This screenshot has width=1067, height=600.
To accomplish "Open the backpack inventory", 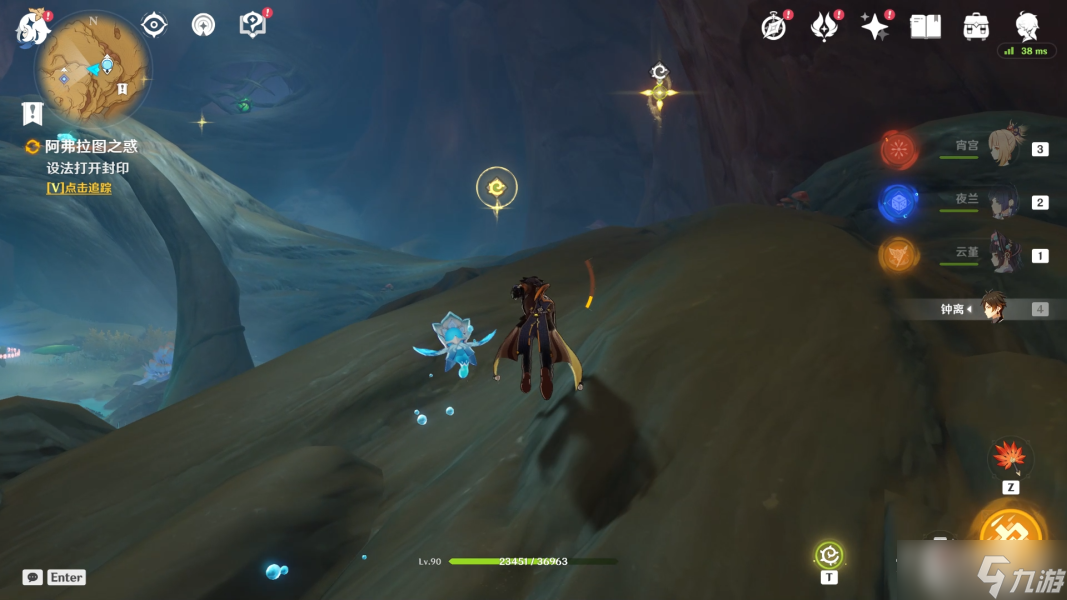I will (x=976, y=27).
